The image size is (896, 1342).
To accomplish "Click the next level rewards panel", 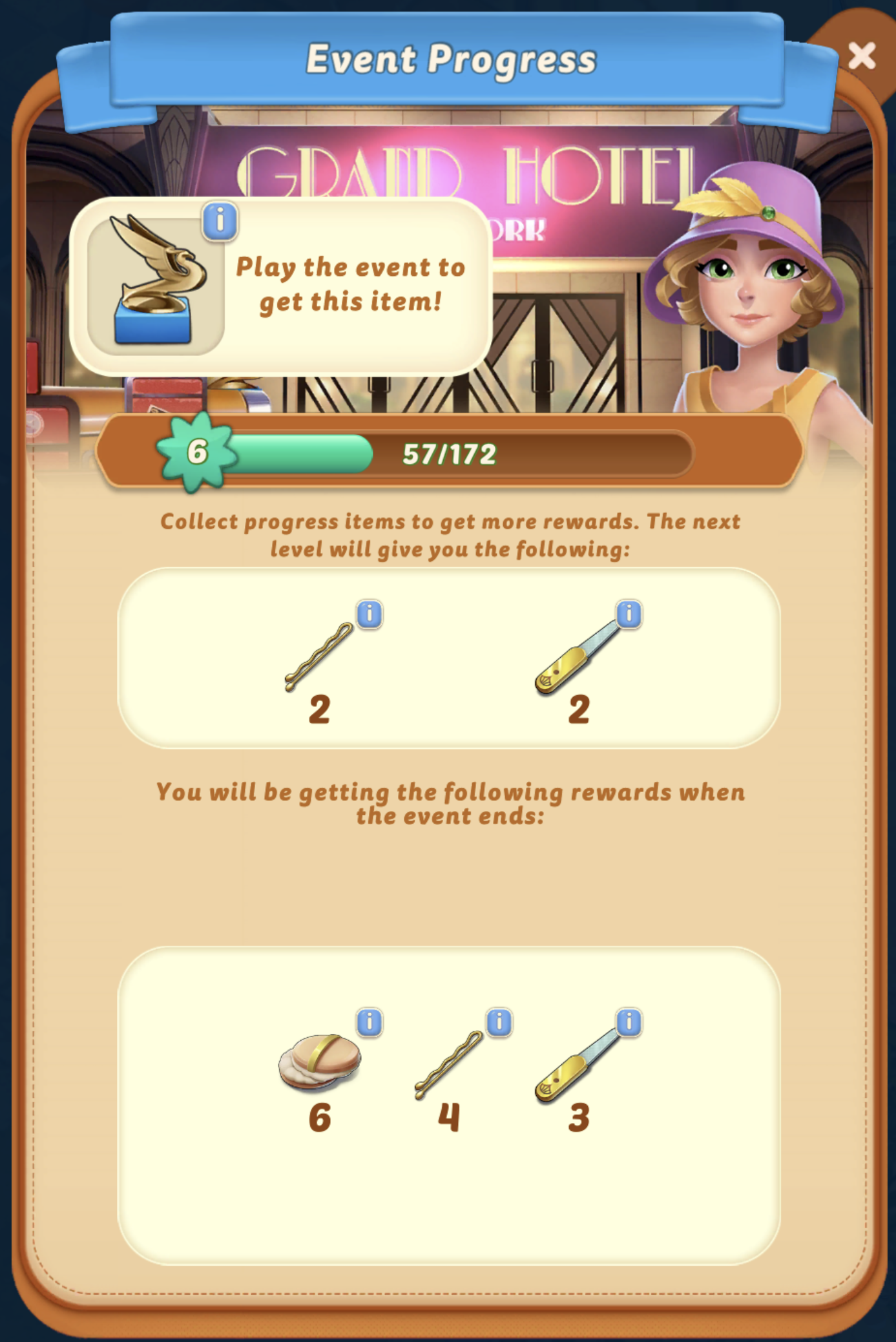I will coord(448,656).
